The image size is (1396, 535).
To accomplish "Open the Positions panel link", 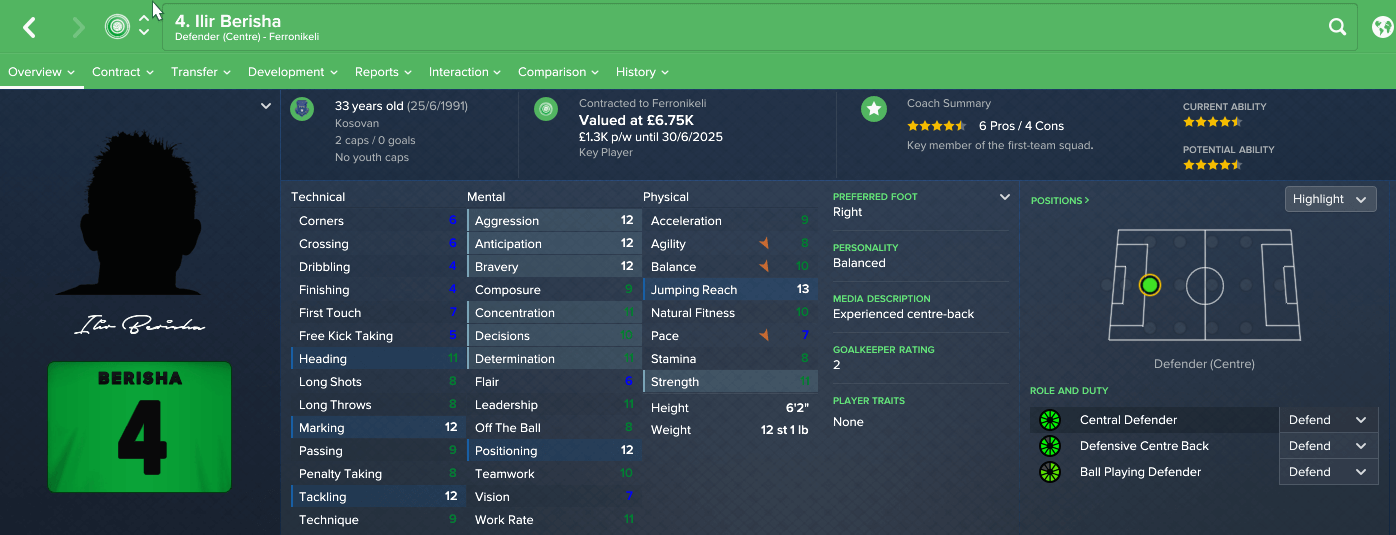I will tap(1060, 200).
